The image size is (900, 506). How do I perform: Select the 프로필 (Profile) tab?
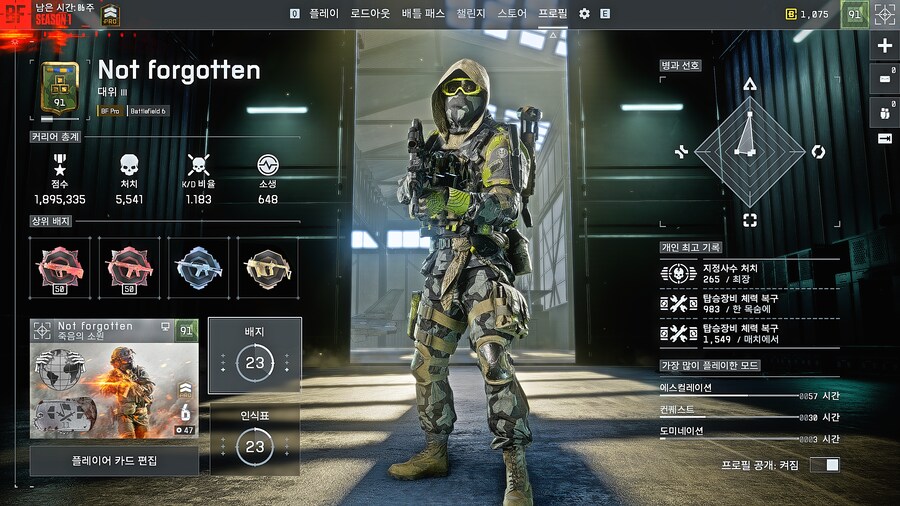coord(552,14)
